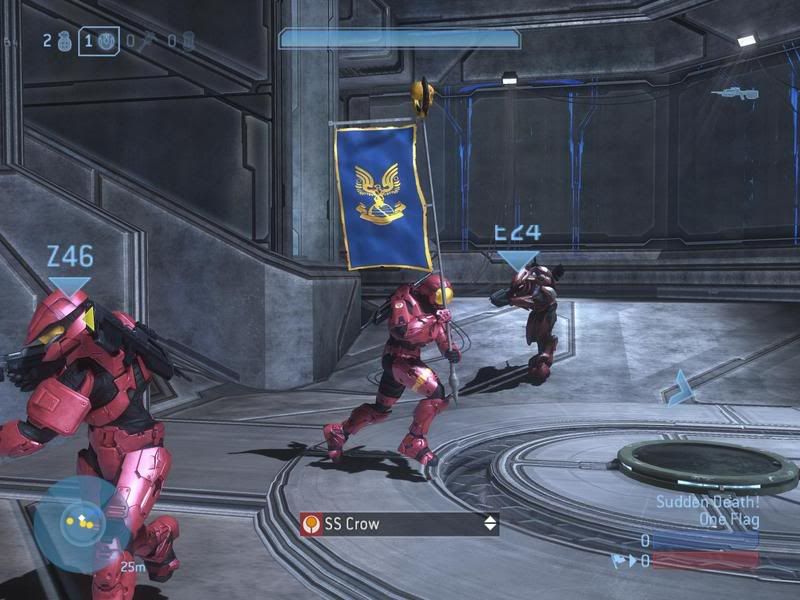Viewport: 800px width, 600px height.
Task: Choose the boxed plasma grenade slot
Action: [99, 42]
